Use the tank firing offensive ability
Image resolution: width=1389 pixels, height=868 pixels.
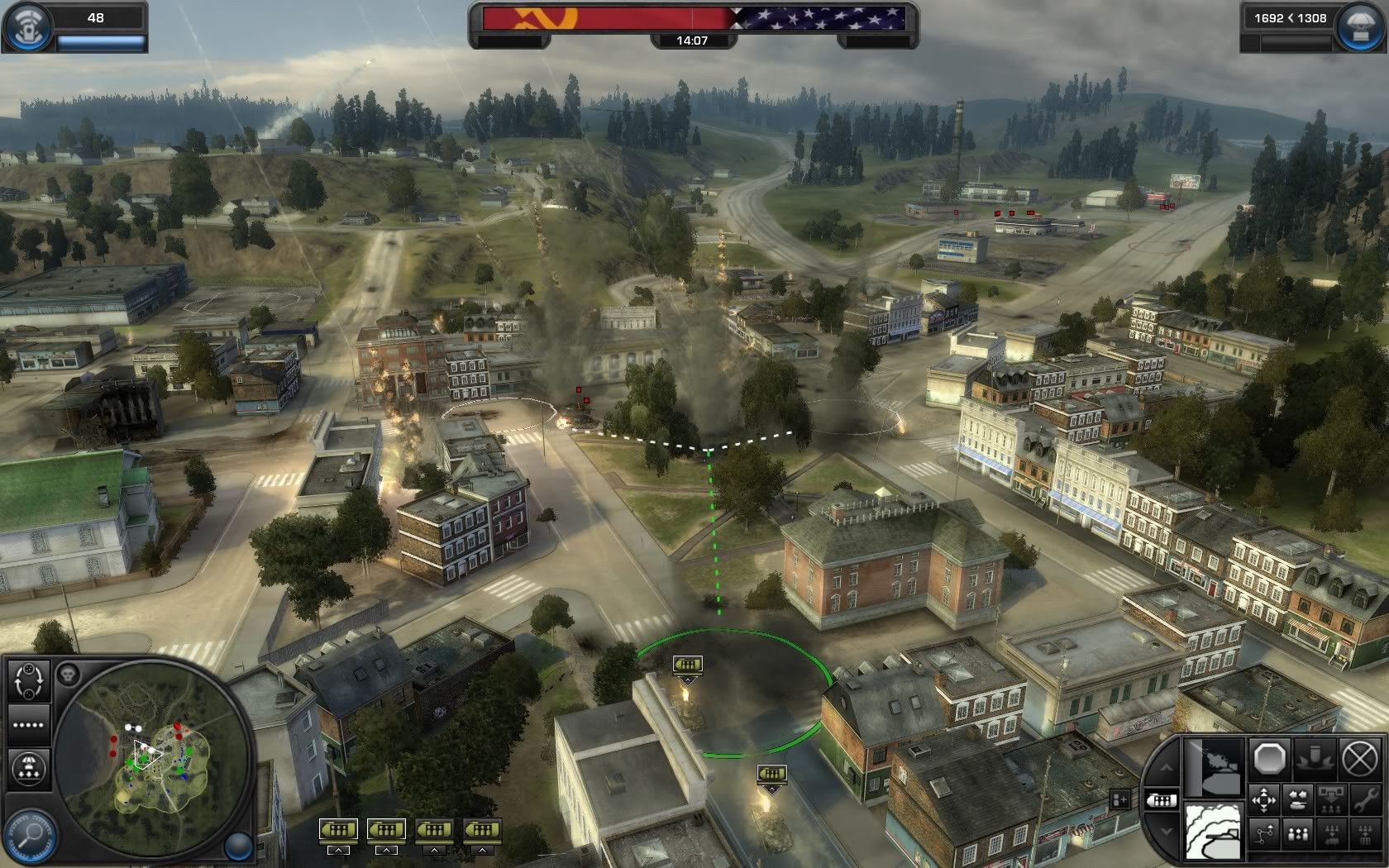1214,769
